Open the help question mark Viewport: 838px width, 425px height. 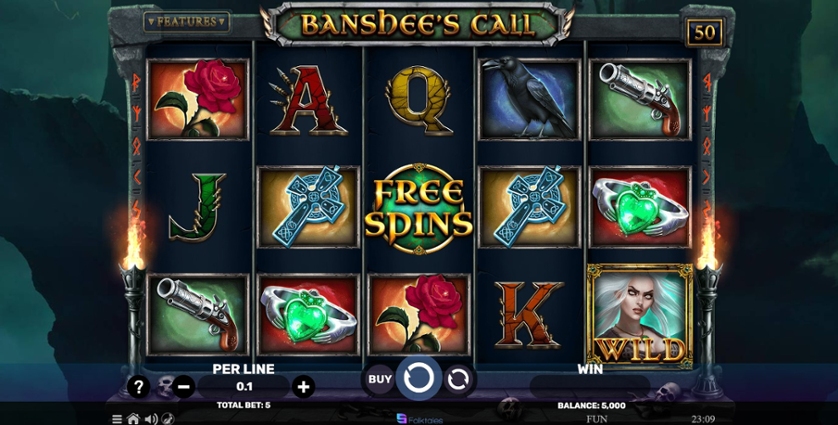(139, 386)
